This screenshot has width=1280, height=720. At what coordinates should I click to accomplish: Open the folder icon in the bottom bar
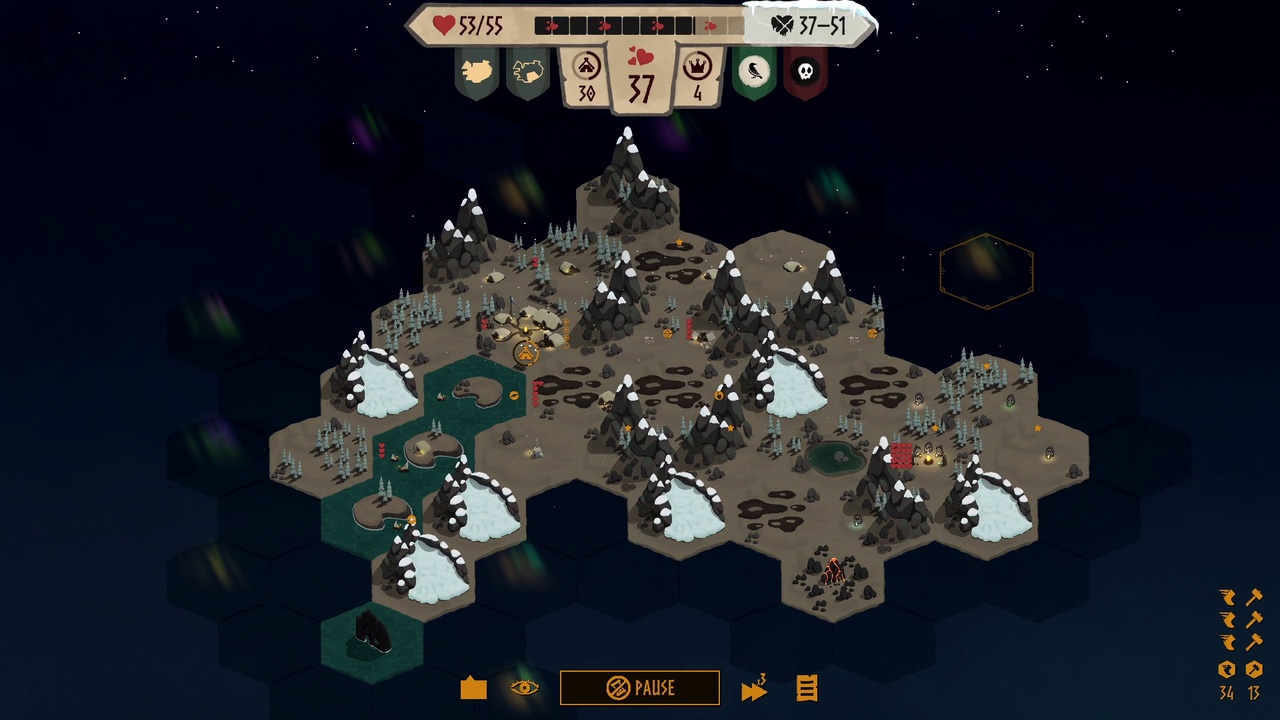tap(472, 688)
